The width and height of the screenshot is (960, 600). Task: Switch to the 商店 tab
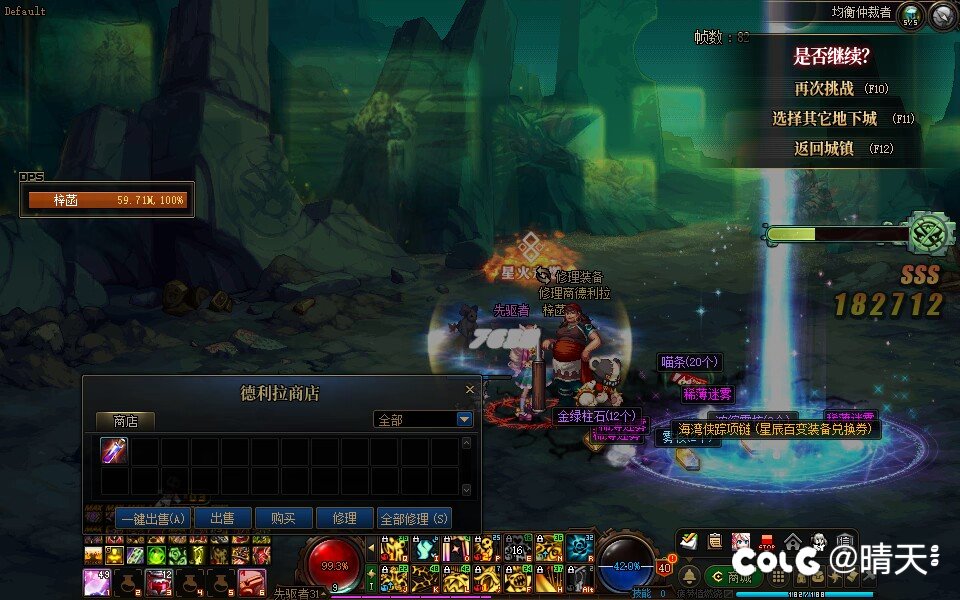(126, 420)
